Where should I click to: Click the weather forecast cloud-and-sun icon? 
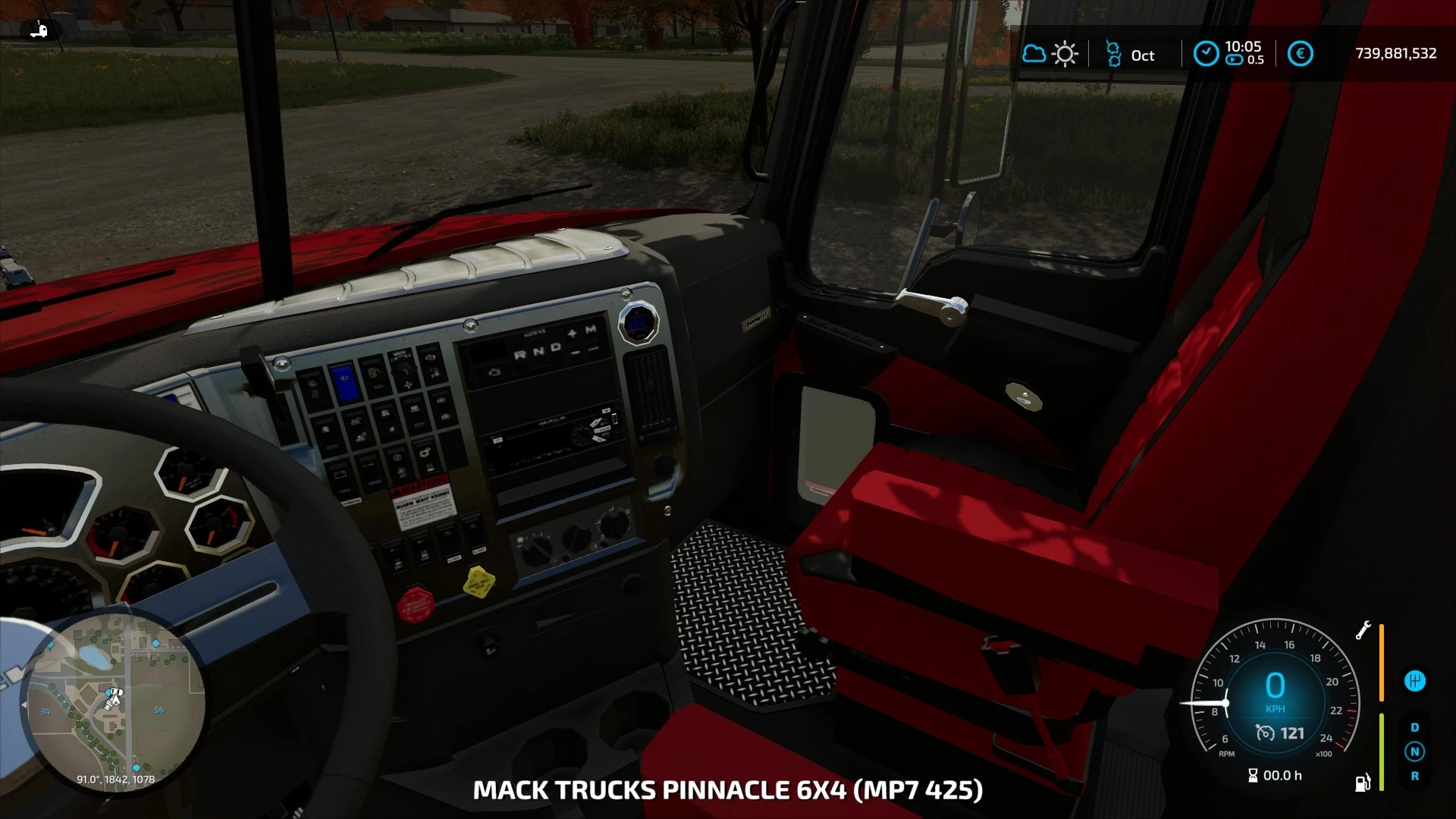1050,54
